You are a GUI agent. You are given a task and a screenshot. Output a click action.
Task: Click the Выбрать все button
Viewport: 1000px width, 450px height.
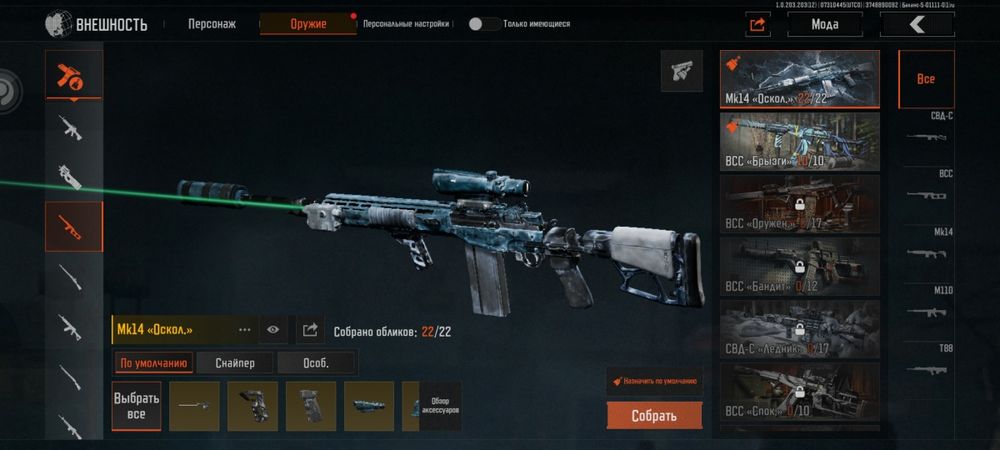[136, 406]
